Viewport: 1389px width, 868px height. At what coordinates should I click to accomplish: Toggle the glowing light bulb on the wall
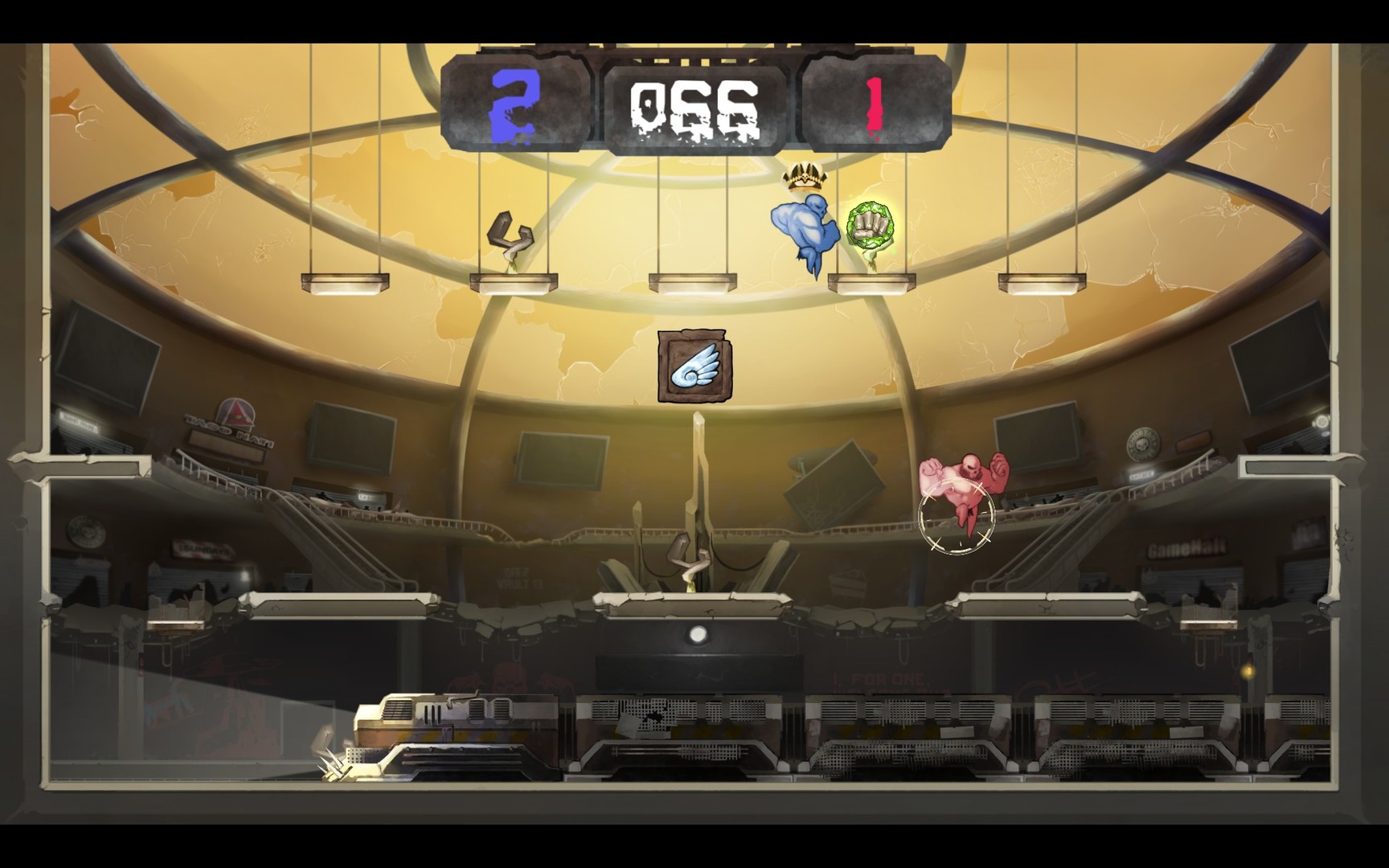click(x=698, y=634)
